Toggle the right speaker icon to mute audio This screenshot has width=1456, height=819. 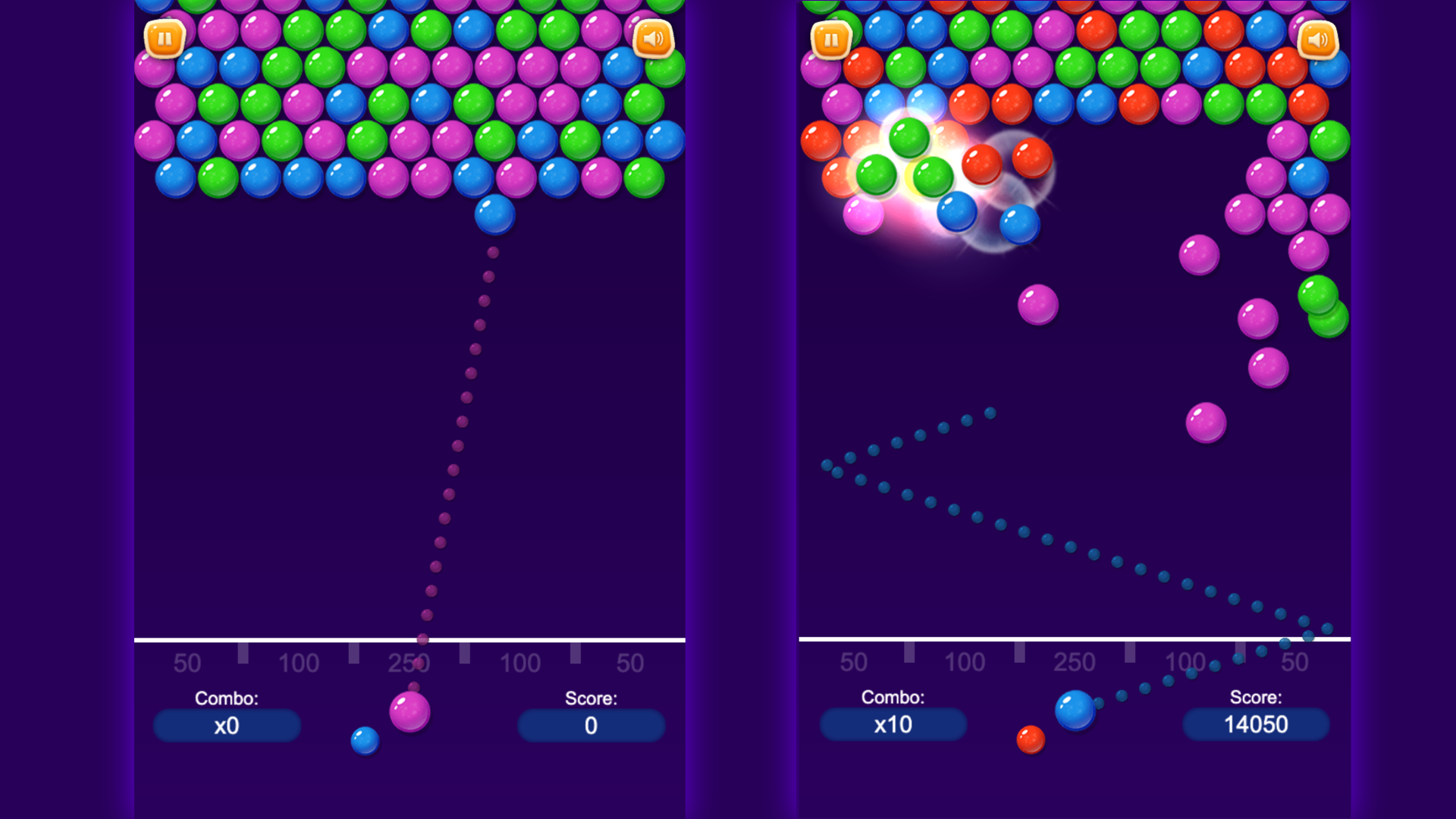(1318, 39)
